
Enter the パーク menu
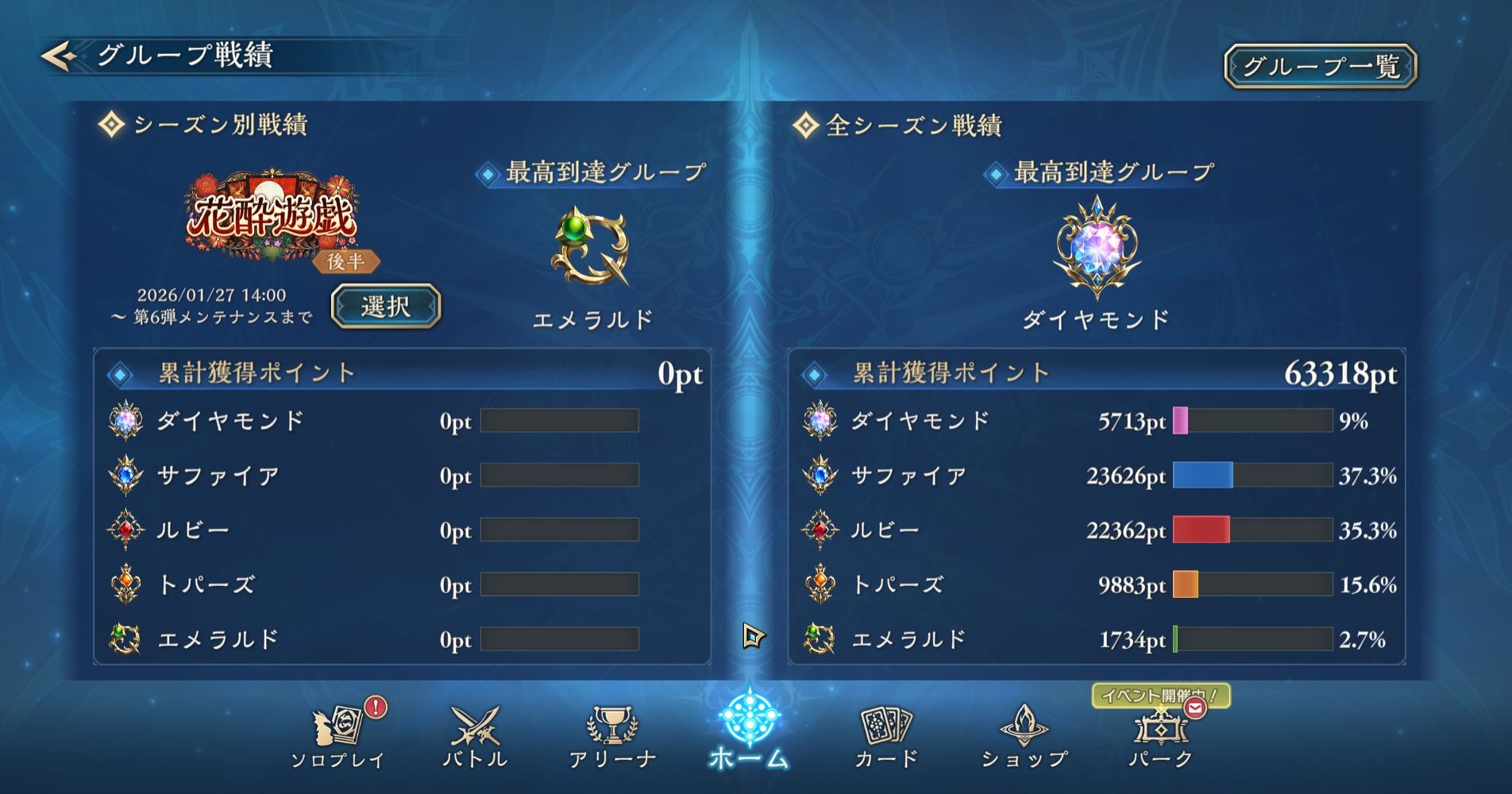tap(1160, 736)
